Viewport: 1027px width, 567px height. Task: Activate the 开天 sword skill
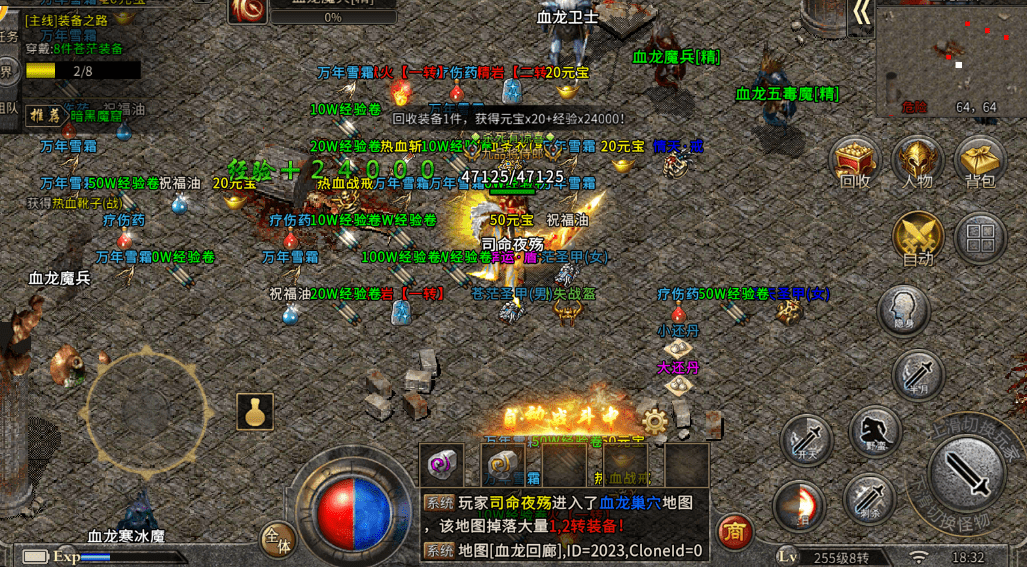point(806,438)
